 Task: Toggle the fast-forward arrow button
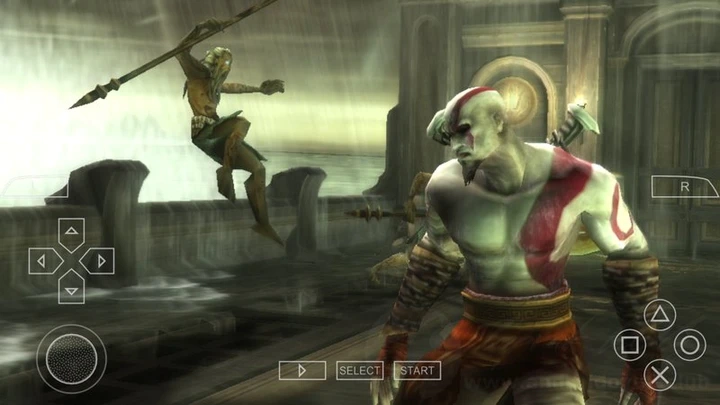pos(302,371)
